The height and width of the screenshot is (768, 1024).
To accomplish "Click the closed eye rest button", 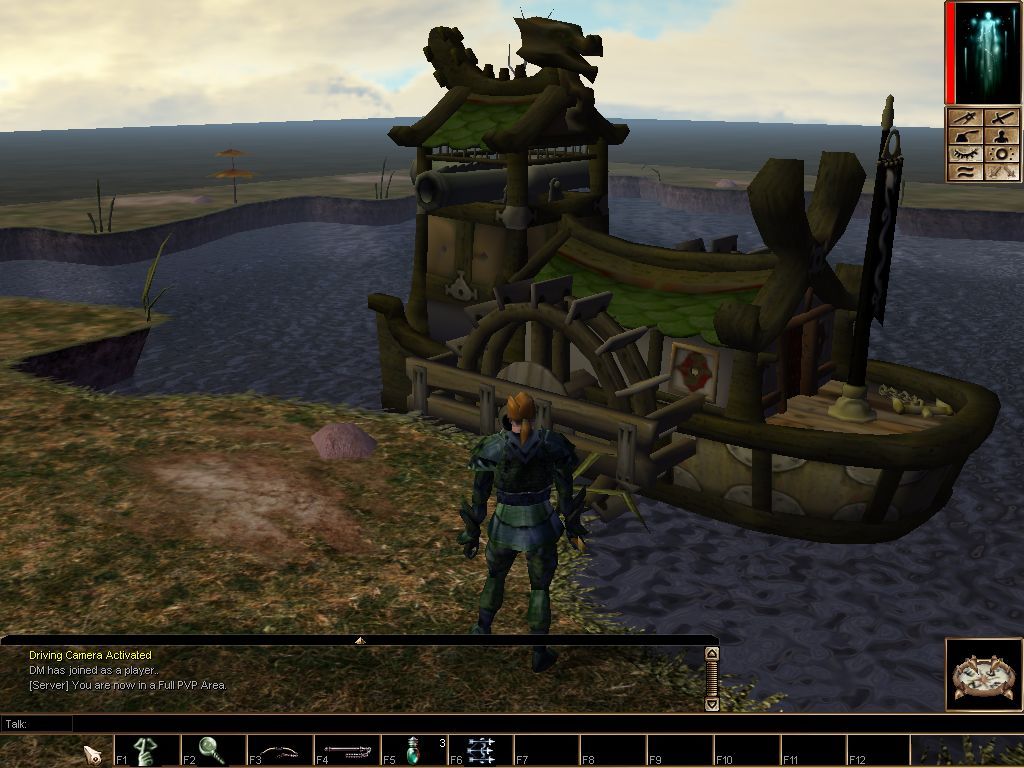I will (x=963, y=154).
